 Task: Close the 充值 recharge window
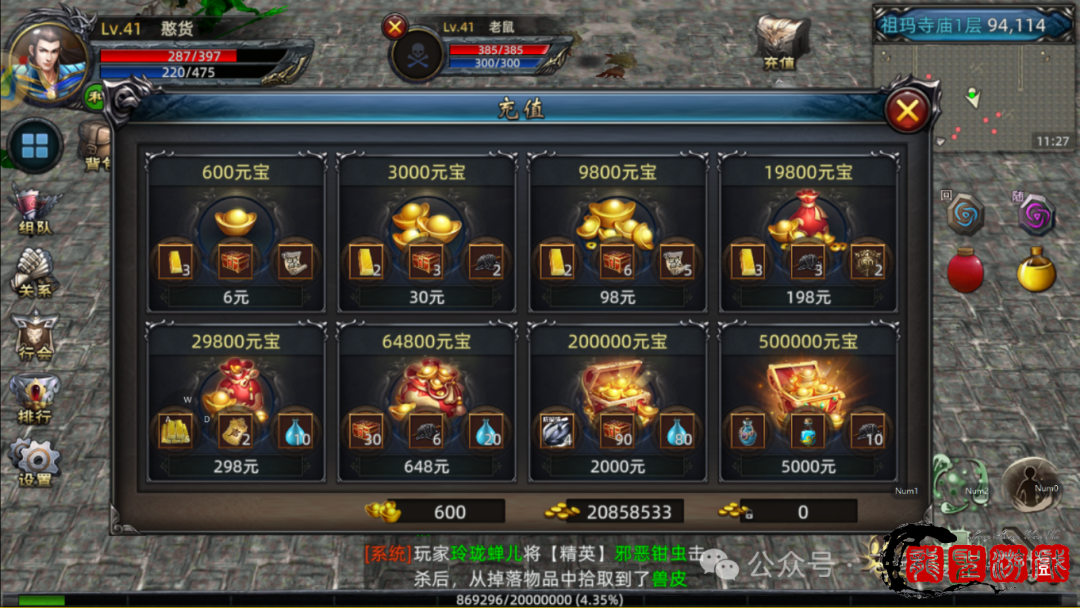[x=907, y=111]
